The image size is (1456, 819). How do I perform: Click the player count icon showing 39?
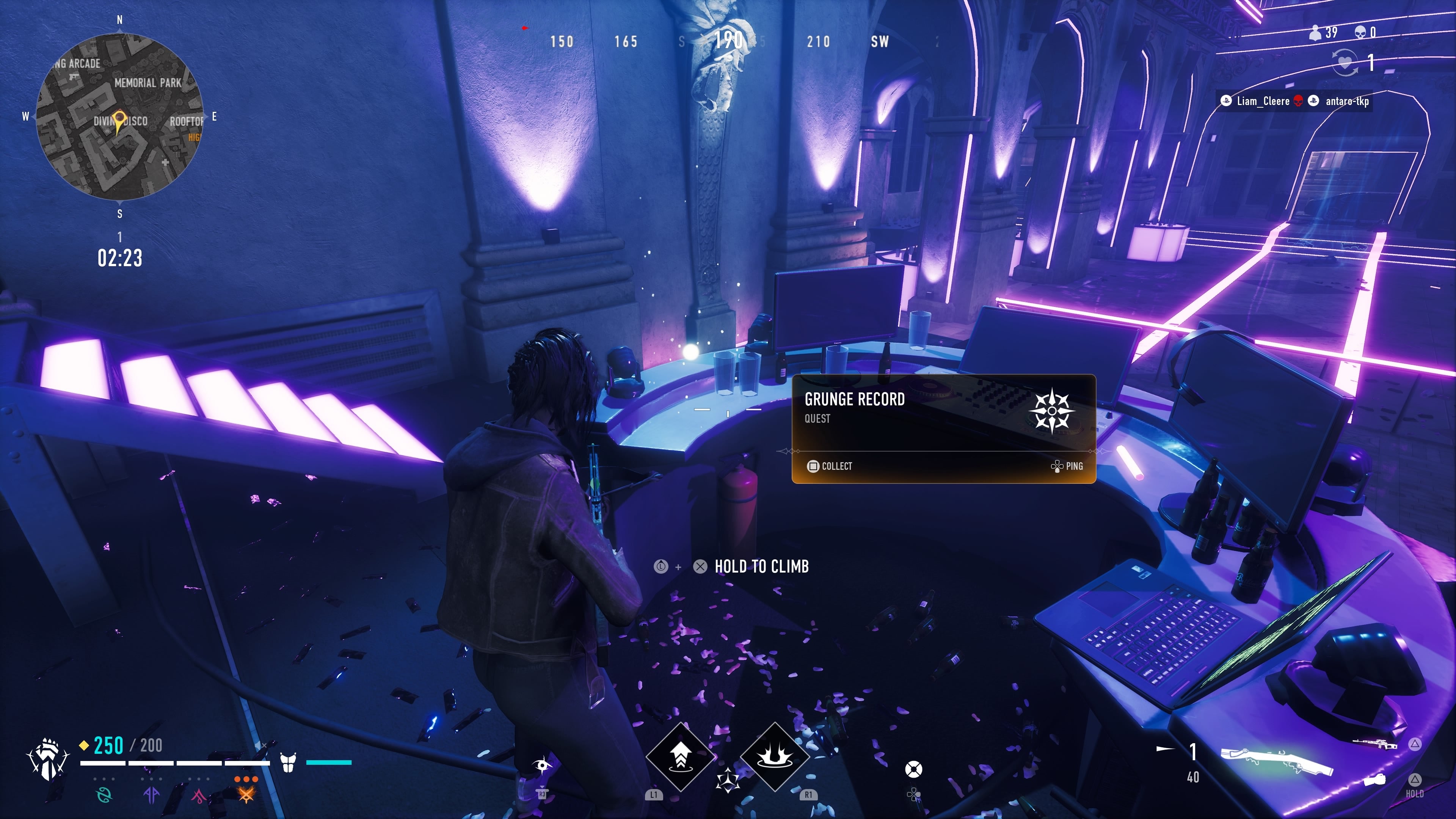point(1315,33)
